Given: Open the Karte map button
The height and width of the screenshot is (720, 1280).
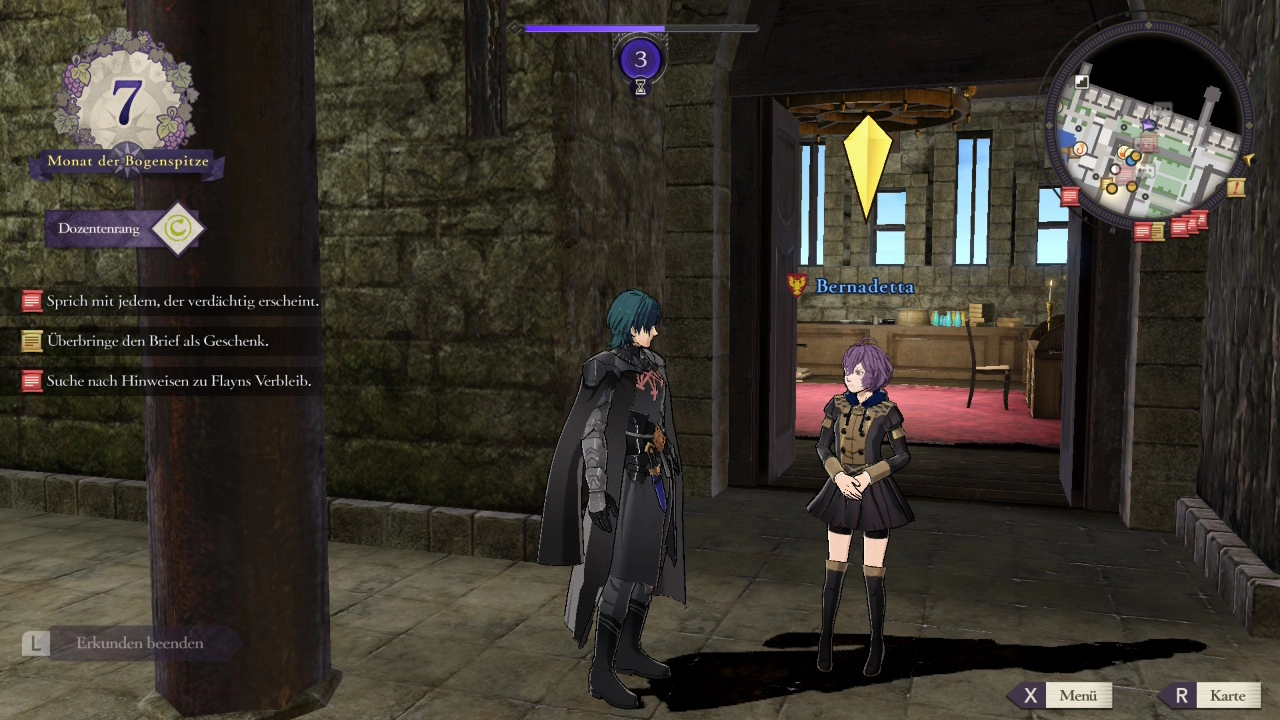Looking at the screenshot, I should 1211,696.
